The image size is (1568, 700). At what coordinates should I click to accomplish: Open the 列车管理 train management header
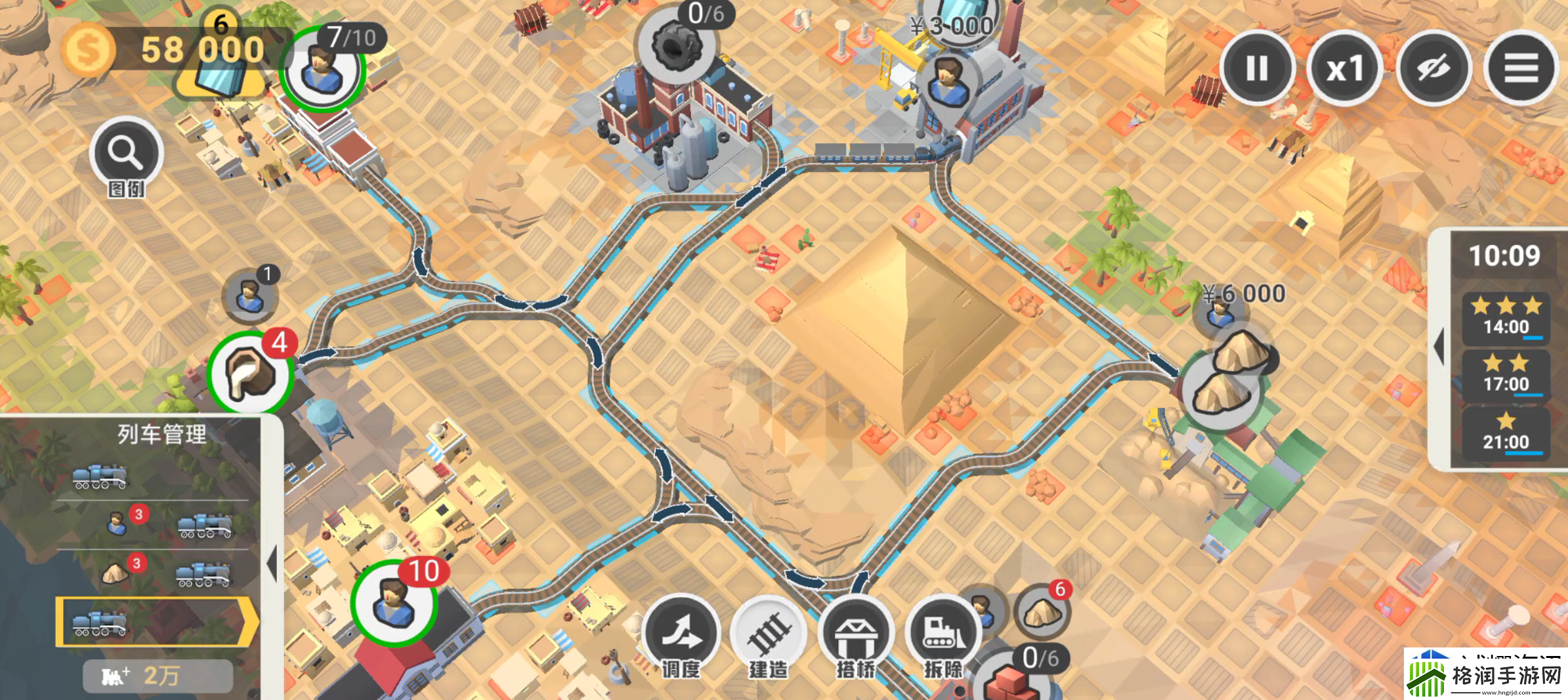point(161,433)
